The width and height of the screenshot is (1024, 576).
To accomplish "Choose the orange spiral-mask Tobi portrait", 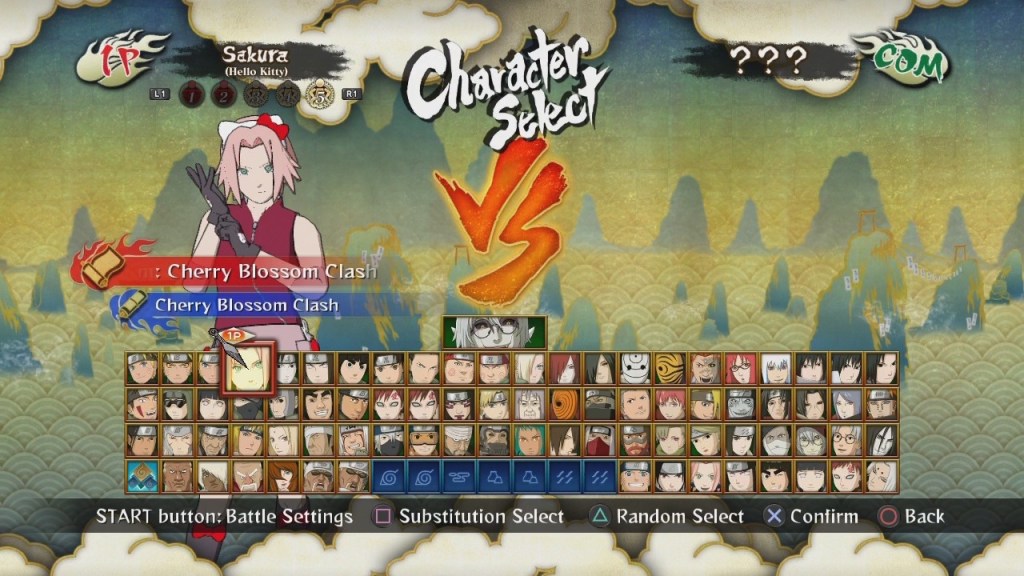I will coord(564,405).
